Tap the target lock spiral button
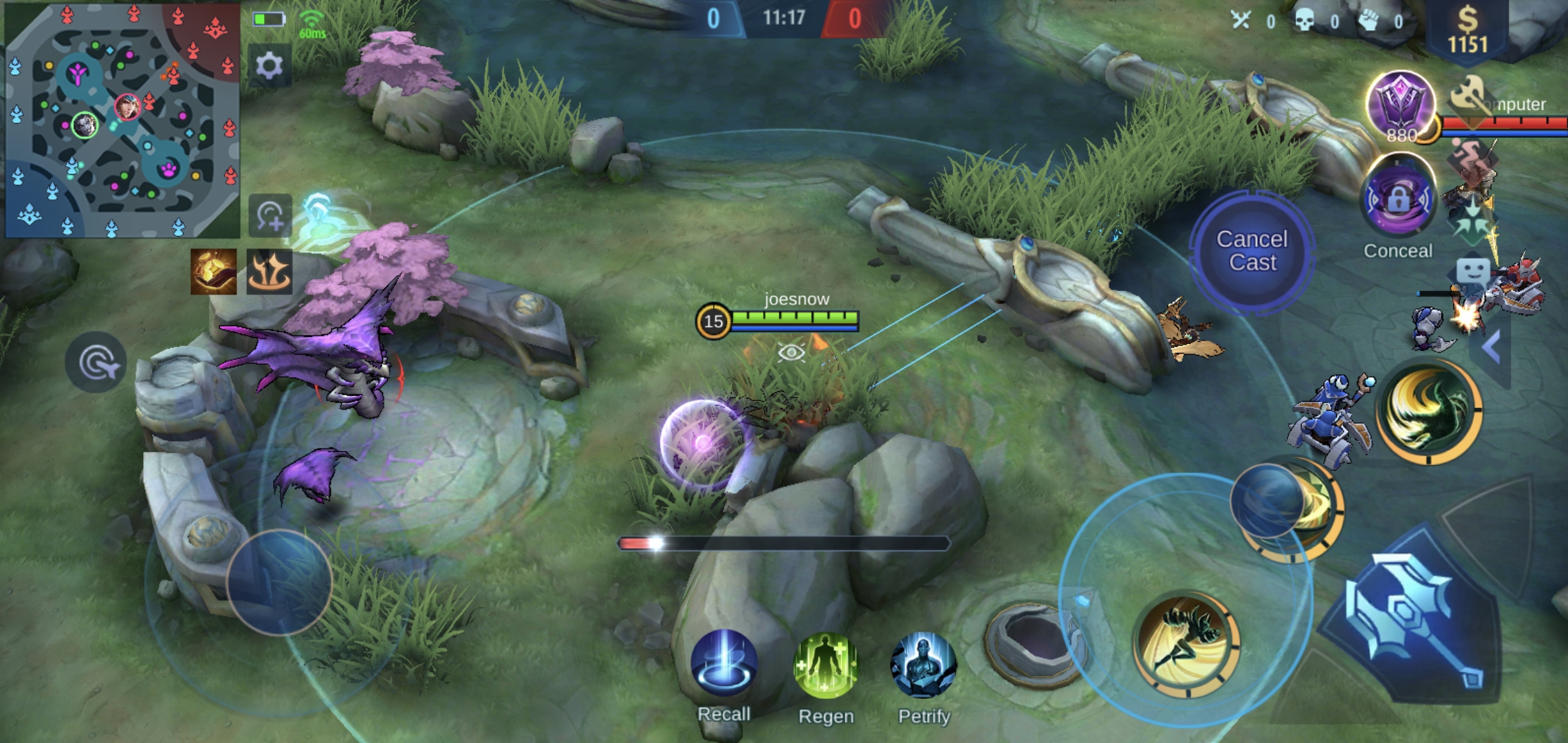Image resolution: width=1568 pixels, height=743 pixels. (x=96, y=363)
